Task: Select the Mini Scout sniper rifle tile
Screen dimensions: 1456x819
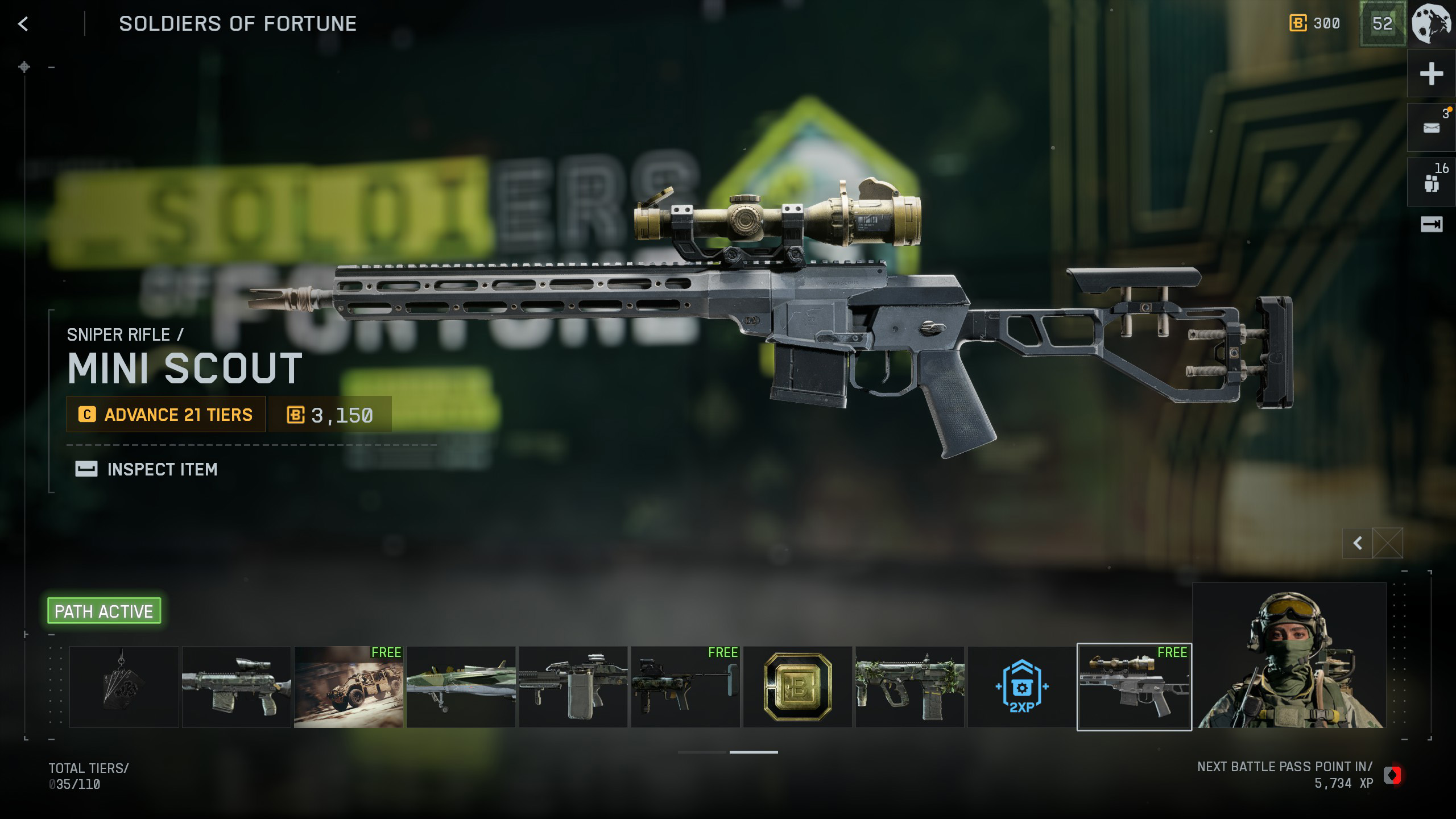Action: click(x=1134, y=687)
